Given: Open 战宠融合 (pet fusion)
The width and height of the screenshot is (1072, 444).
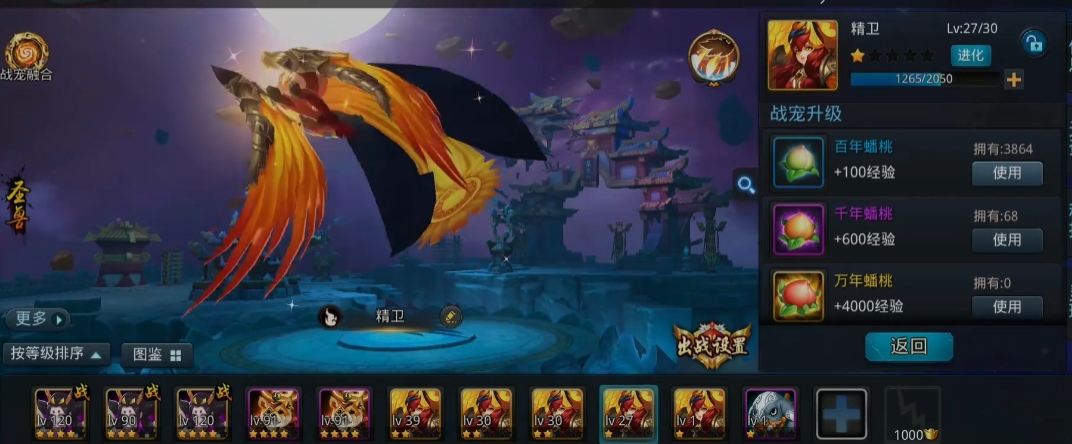Looking at the screenshot, I should (x=25, y=57).
